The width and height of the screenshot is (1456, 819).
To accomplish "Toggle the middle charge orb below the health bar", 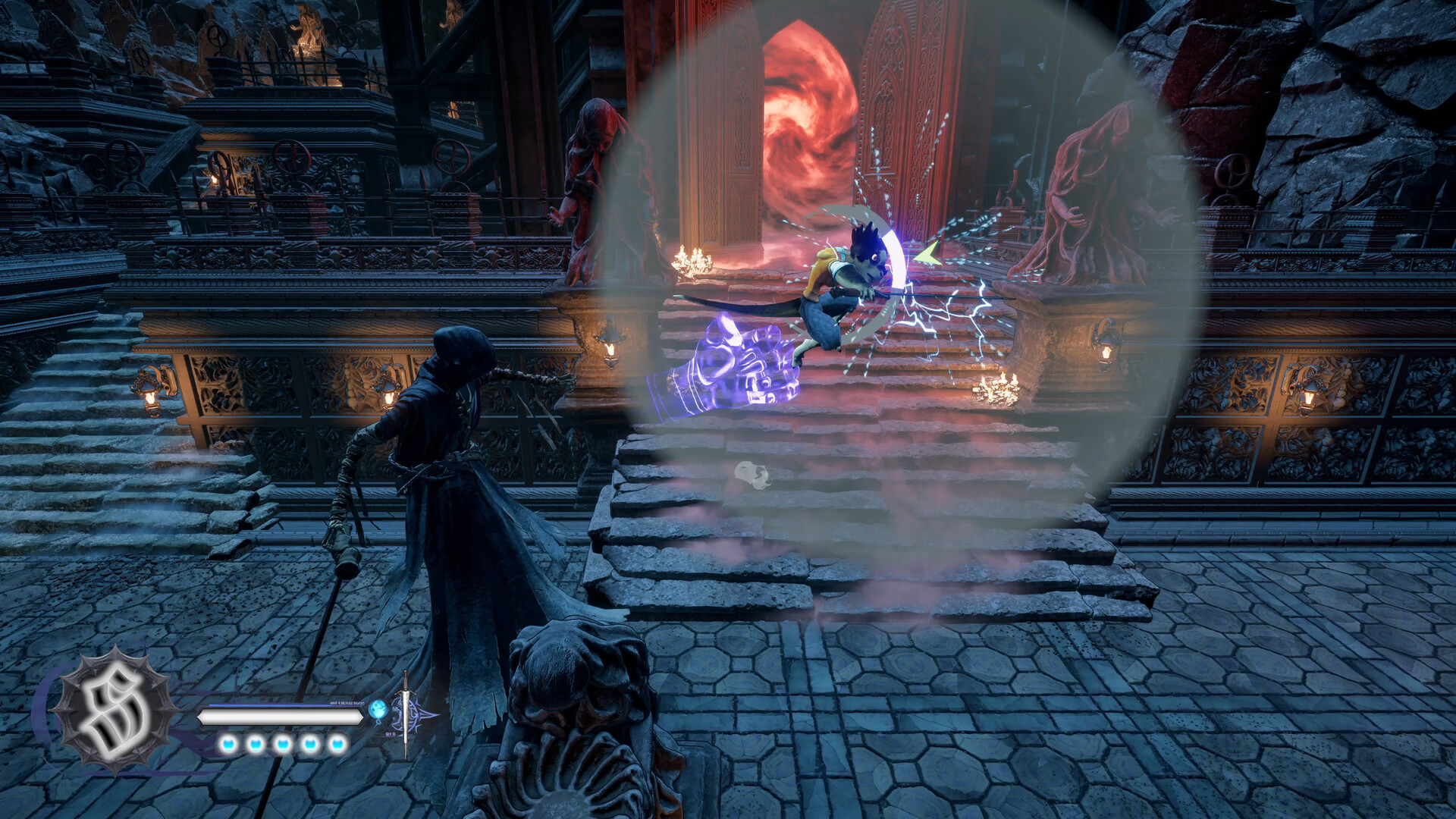I will click(x=282, y=746).
